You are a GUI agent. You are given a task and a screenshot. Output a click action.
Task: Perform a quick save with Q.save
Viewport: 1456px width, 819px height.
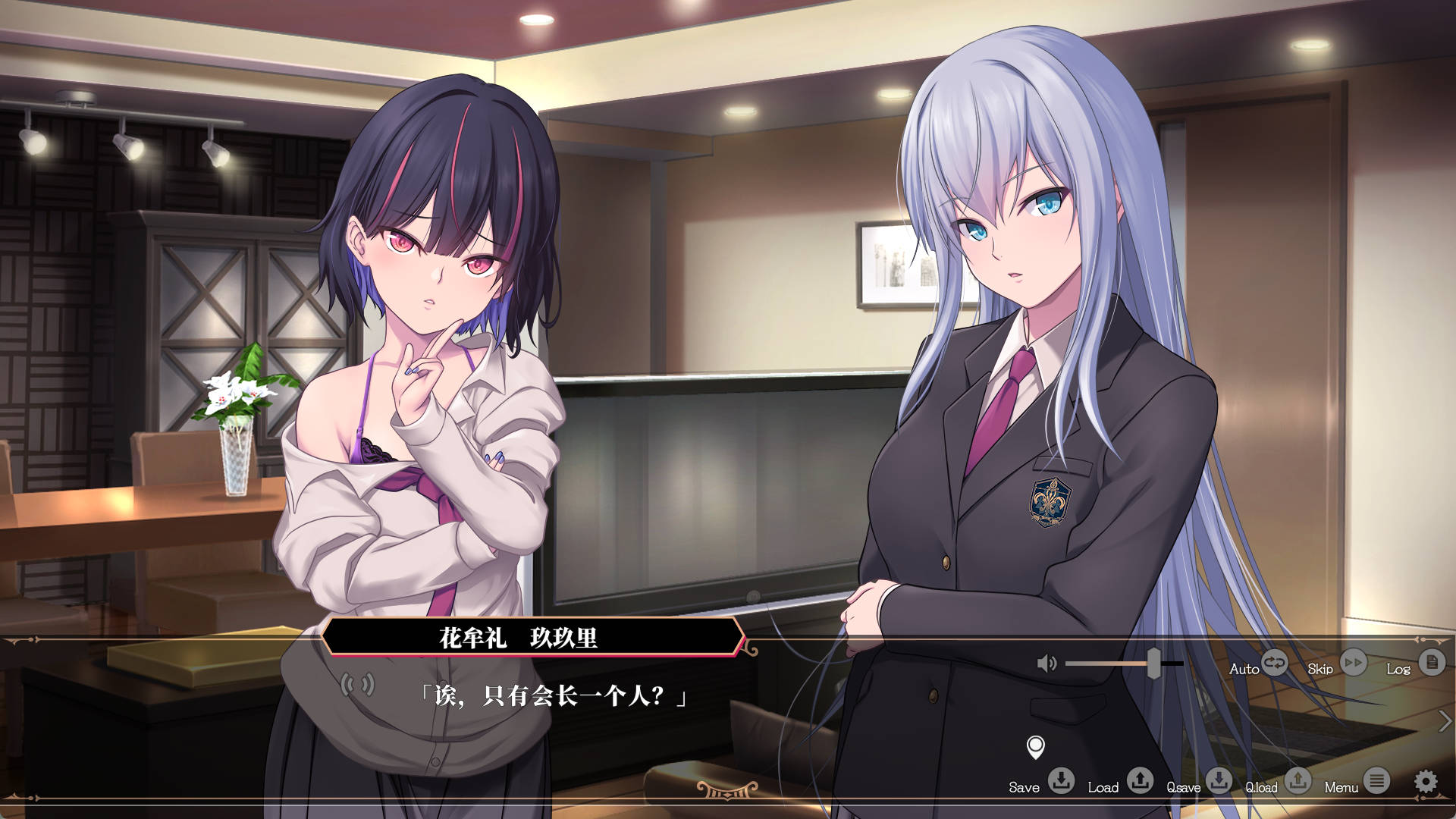pos(1219,780)
